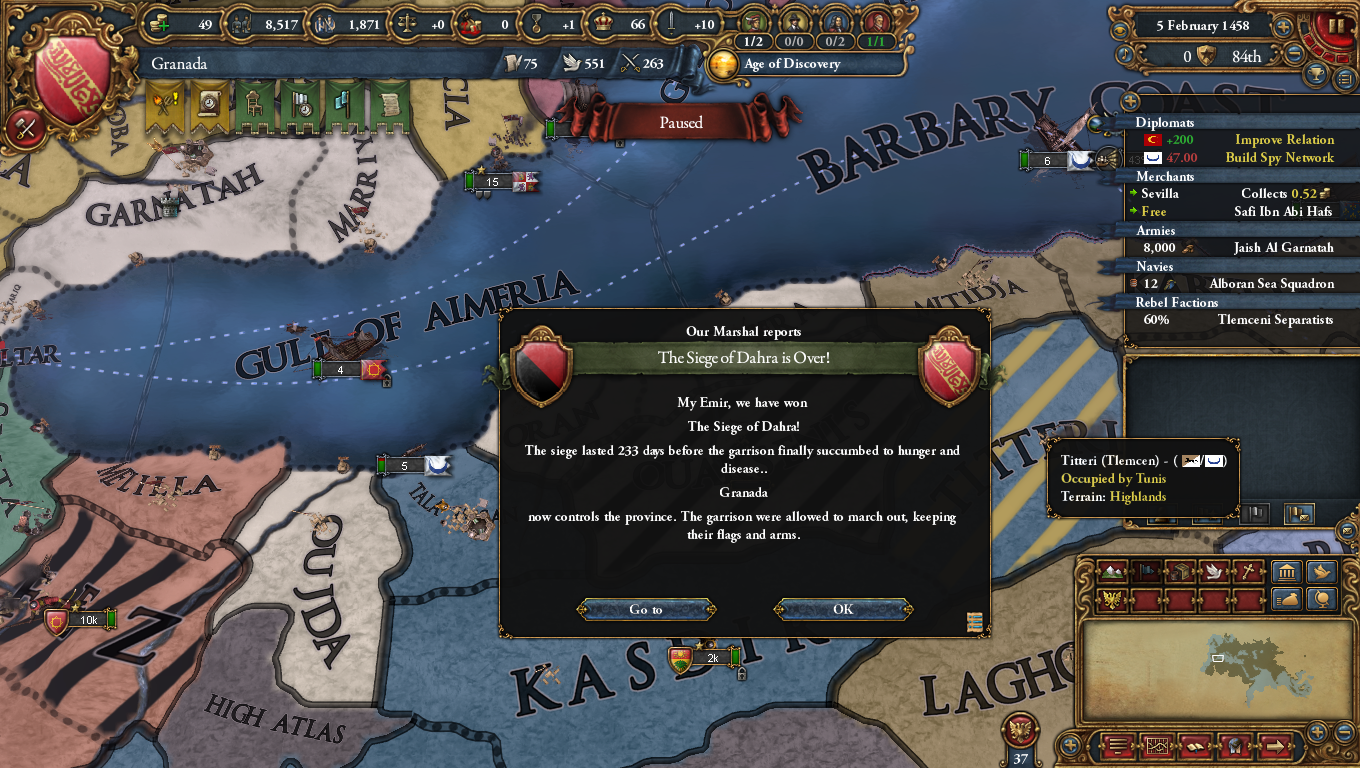Collapse the Navies section header

coord(1155,266)
